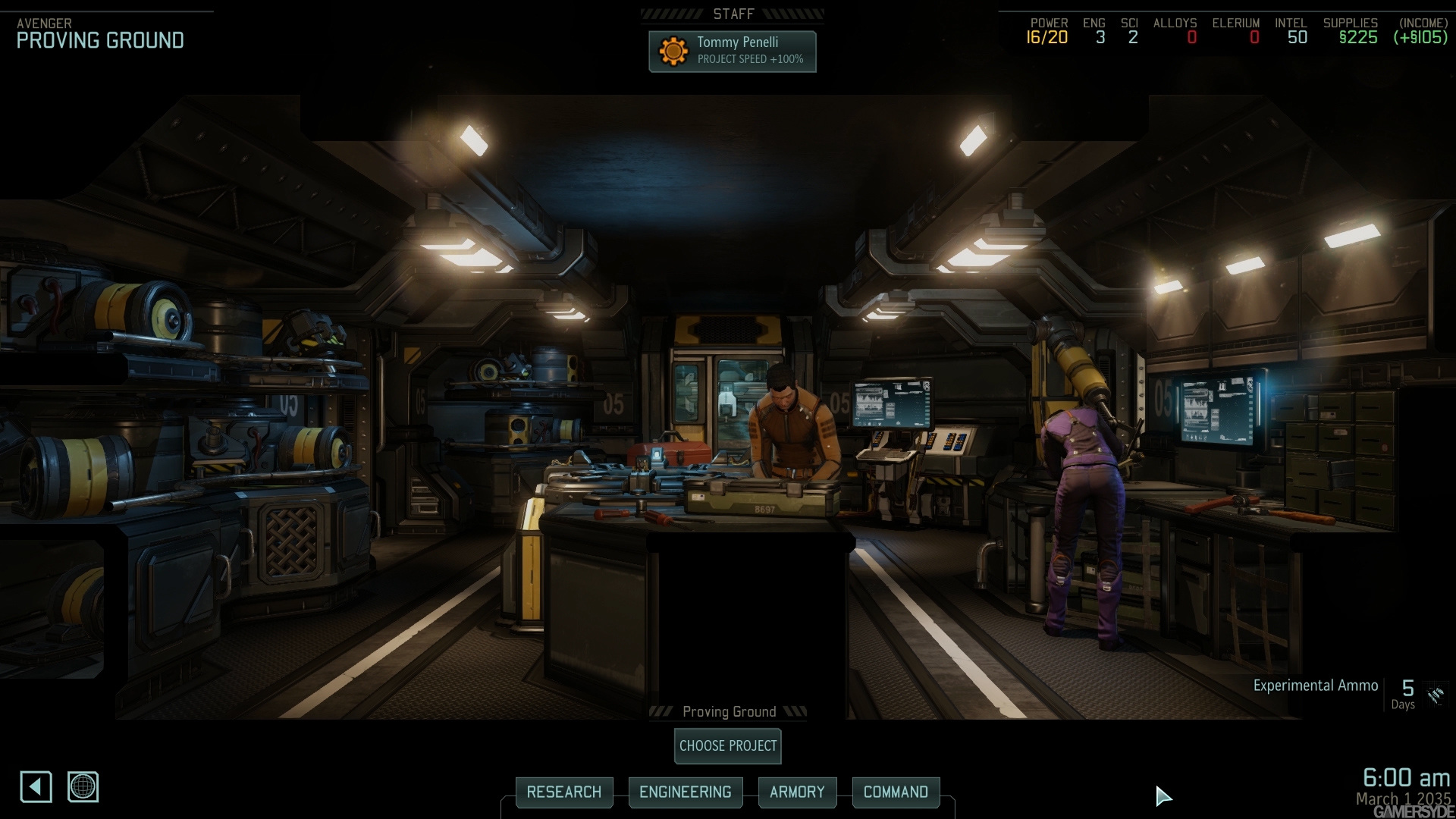1456x819 pixels.
Task: Click the SCI scientist counter
Action: click(x=1132, y=34)
